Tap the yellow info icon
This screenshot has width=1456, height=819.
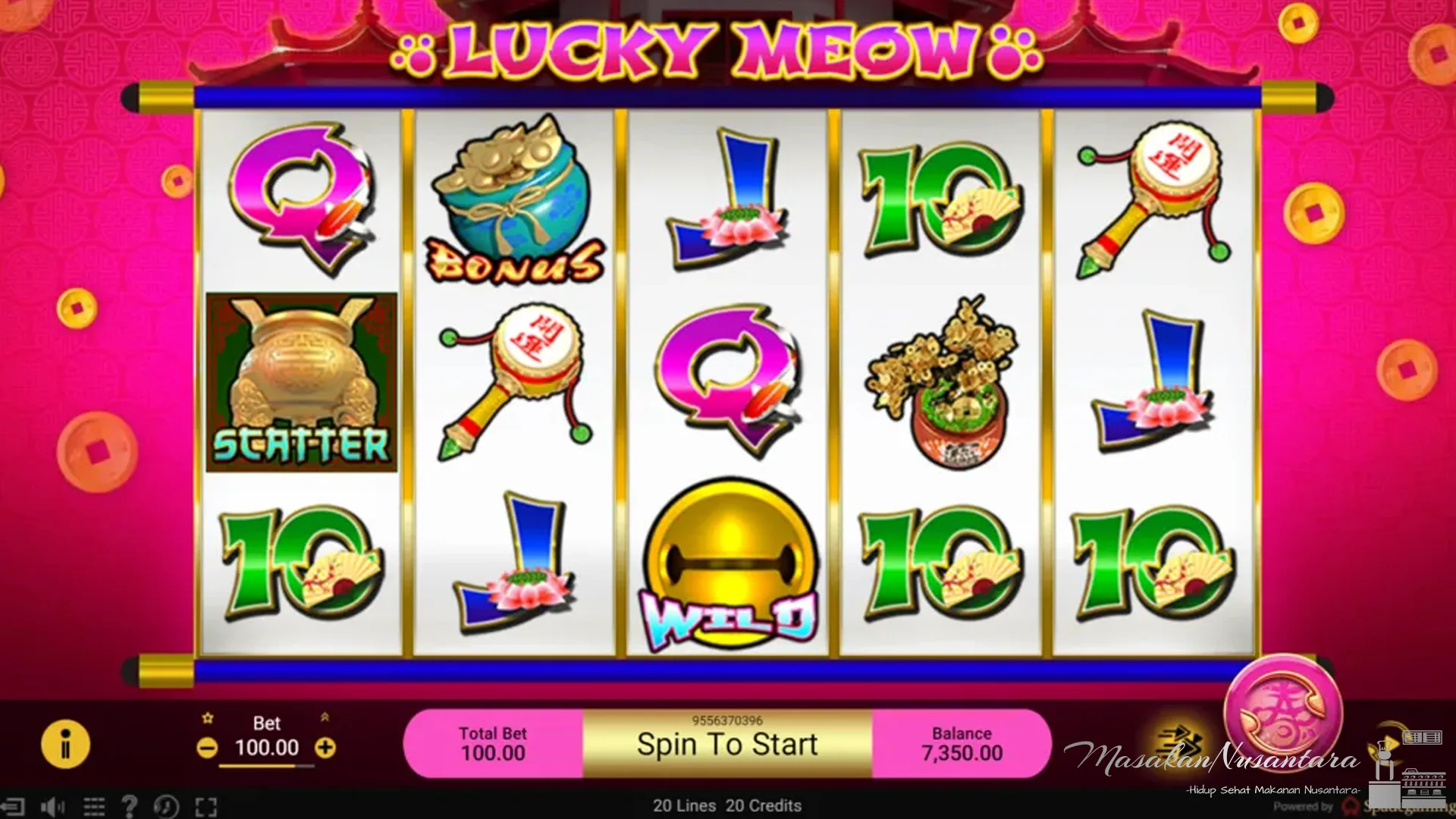tap(64, 745)
